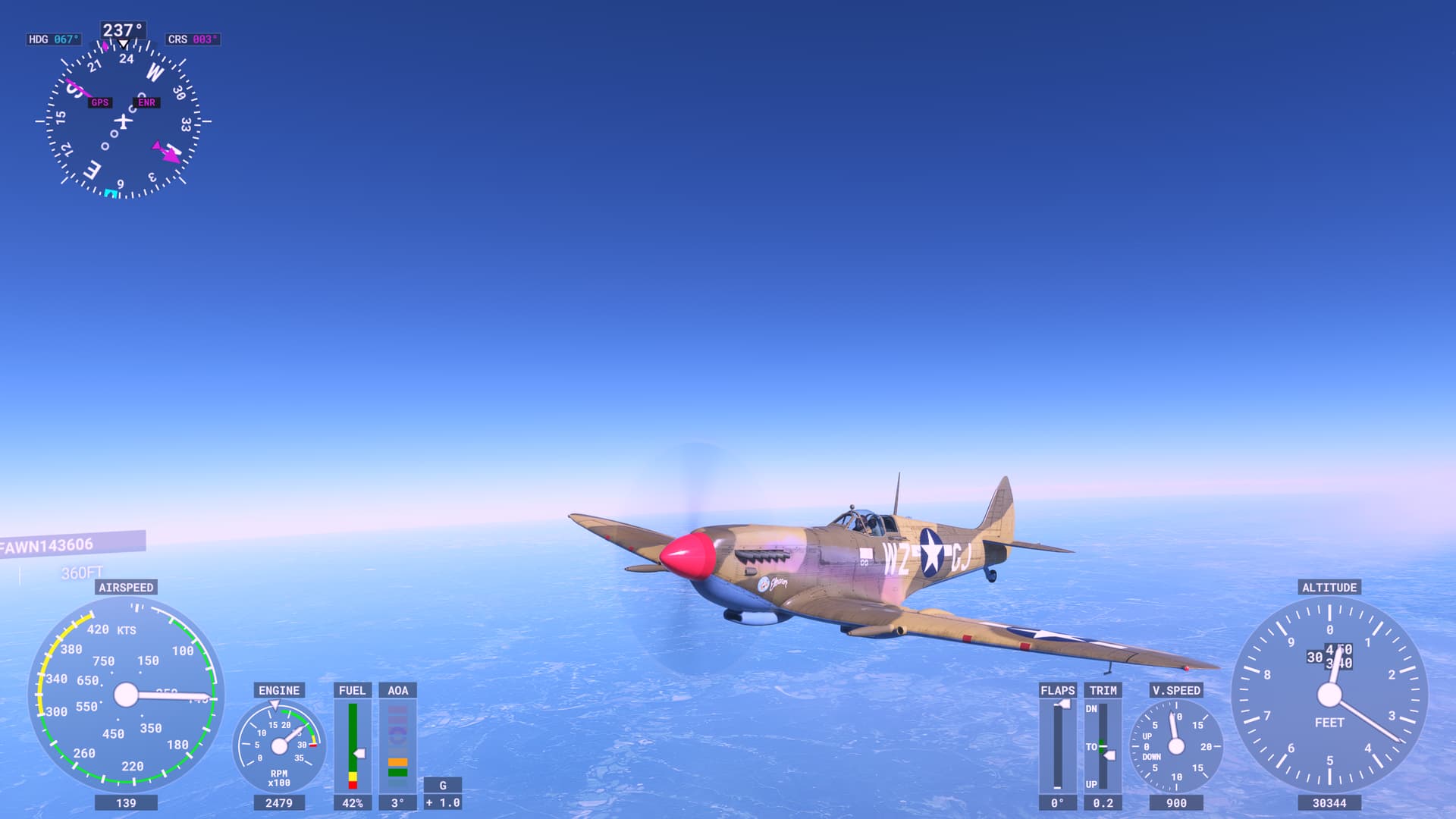Image resolution: width=1456 pixels, height=819 pixels.
Task: Click the FUEL 42% level bar
Action: [x=353, y=743]
